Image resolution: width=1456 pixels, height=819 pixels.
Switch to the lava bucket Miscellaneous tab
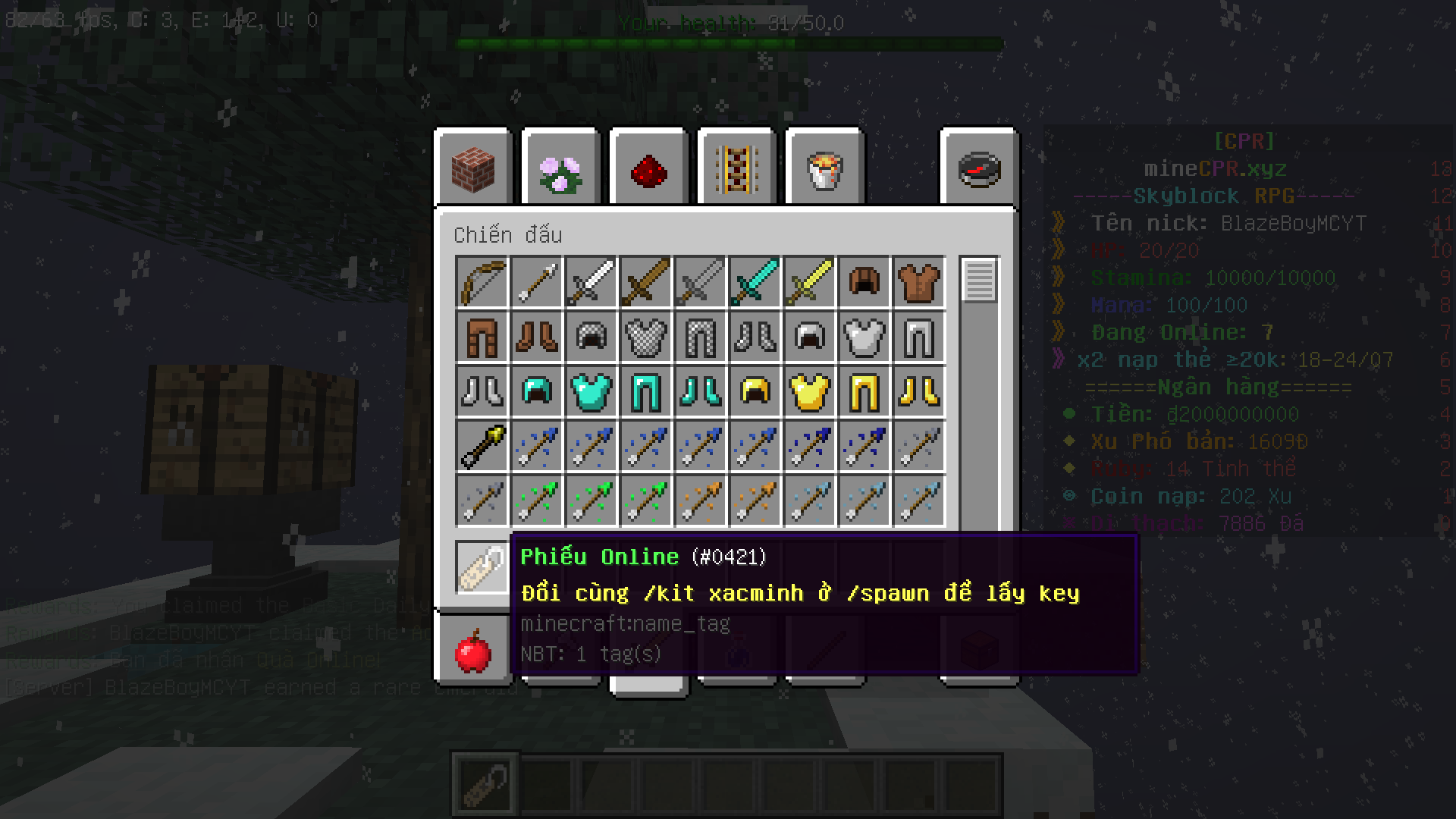825,168
